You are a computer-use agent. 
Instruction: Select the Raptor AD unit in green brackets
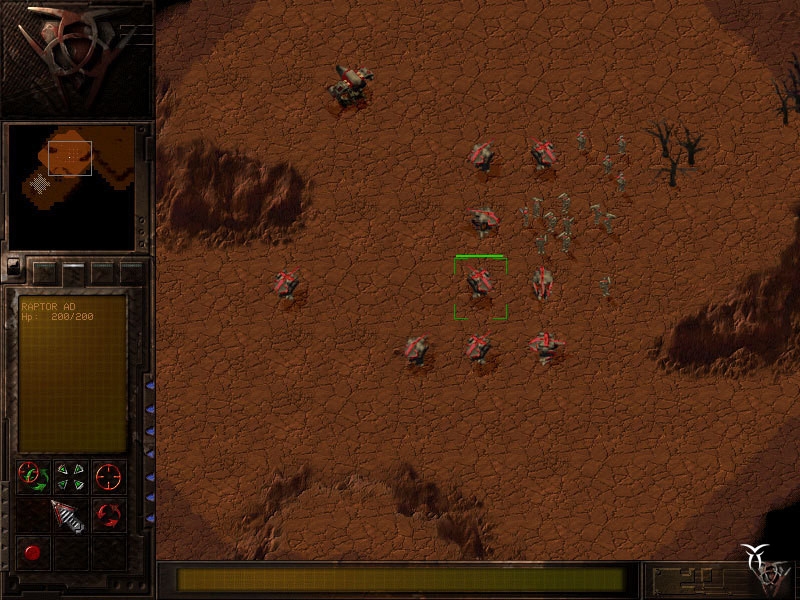pyautogui.click(x=480, y=285)
